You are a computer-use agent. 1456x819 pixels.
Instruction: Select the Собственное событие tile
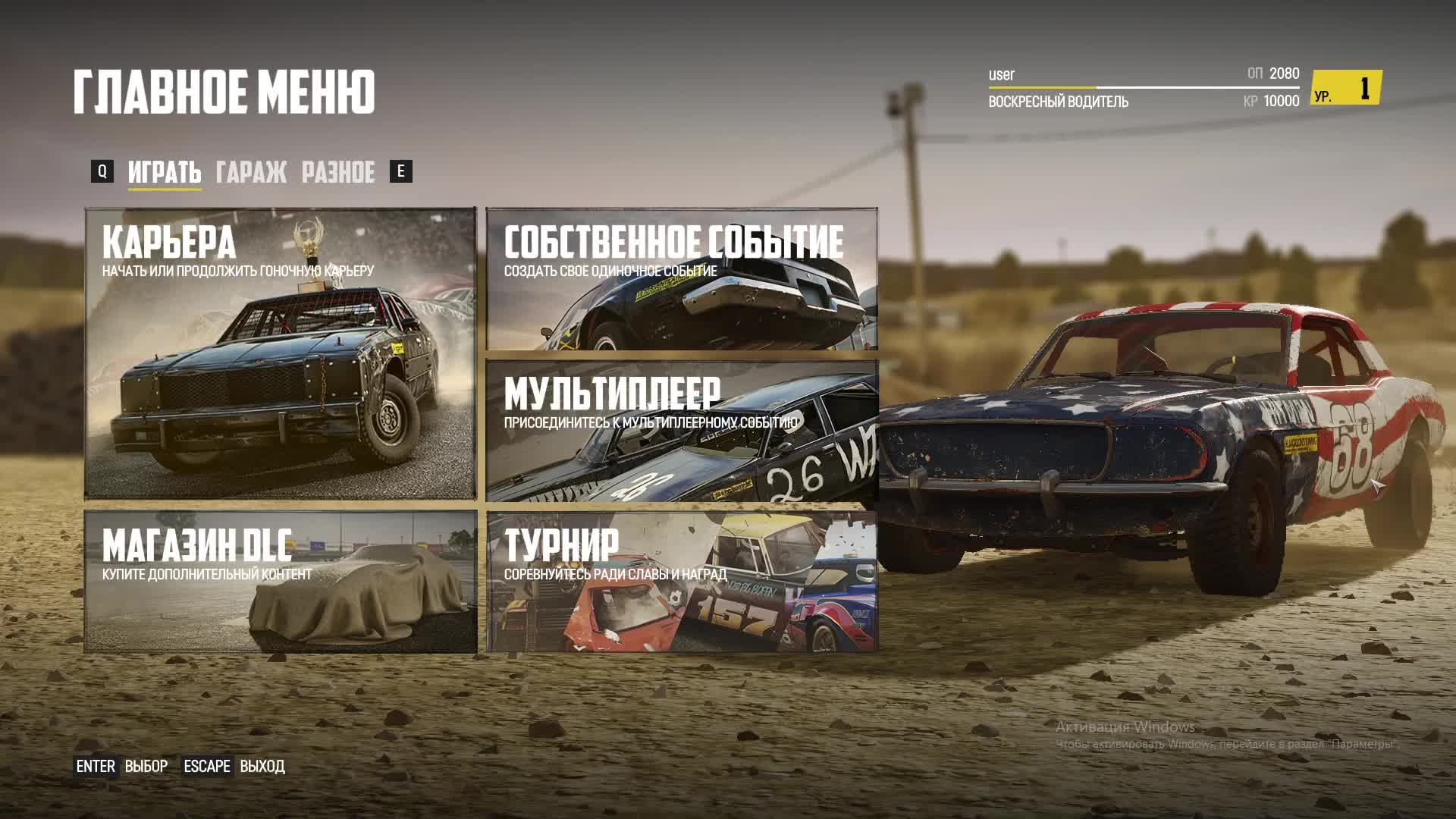coord(681,279)
